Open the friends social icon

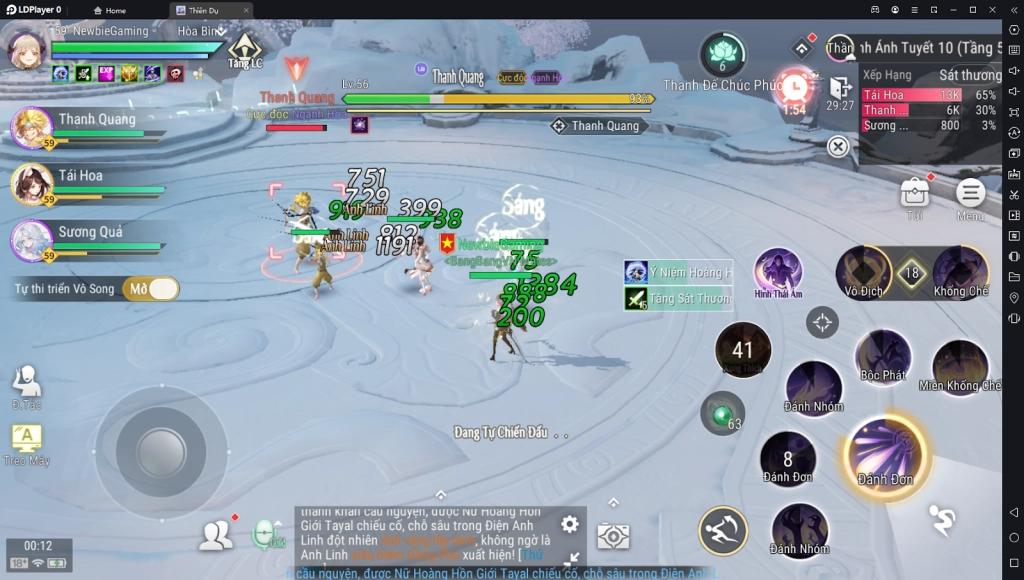tap(215, 536)
